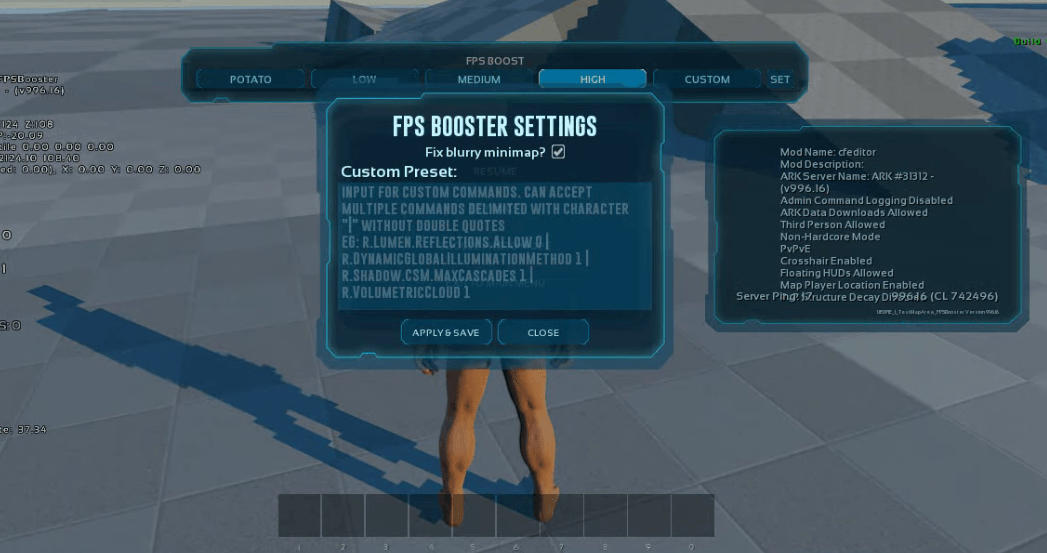This screenshot has height=553, width=1047.
Task: Click the Set button
Action: [779, 79]
